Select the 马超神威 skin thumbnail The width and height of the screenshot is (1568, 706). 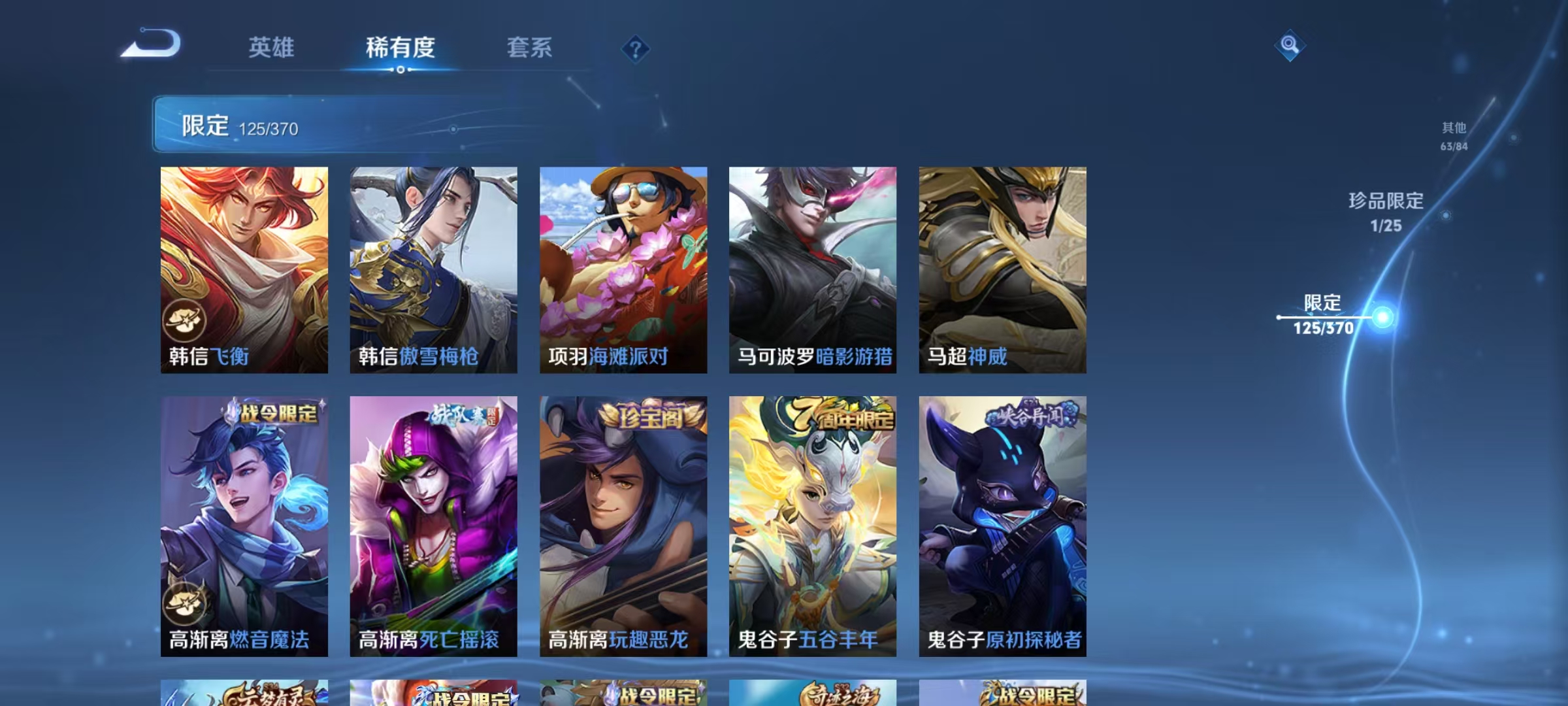1002,268
